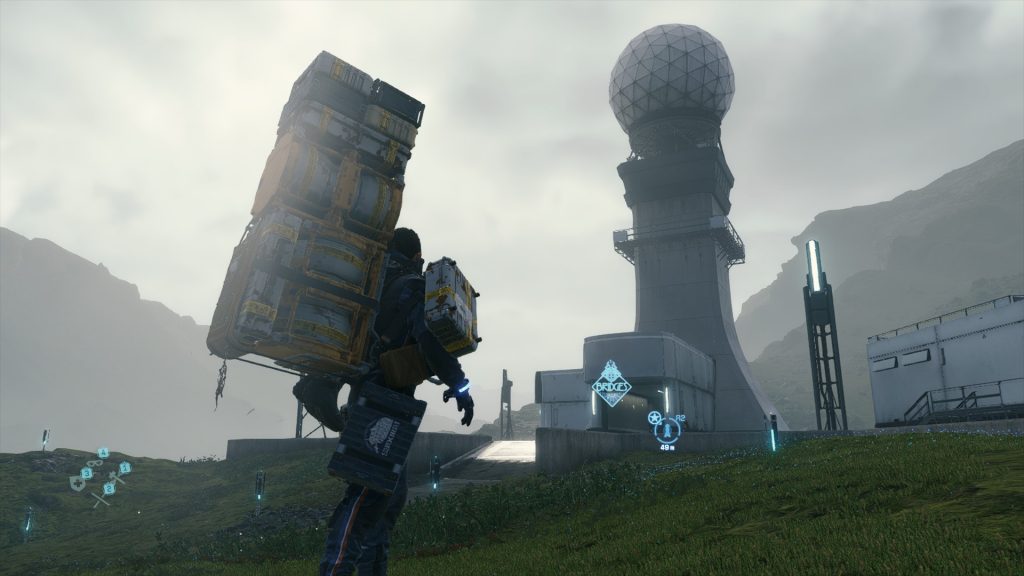This screenshot has width=1024, height=576.
Task: Click the circular delivery destination marker
Action: [667, 429]
